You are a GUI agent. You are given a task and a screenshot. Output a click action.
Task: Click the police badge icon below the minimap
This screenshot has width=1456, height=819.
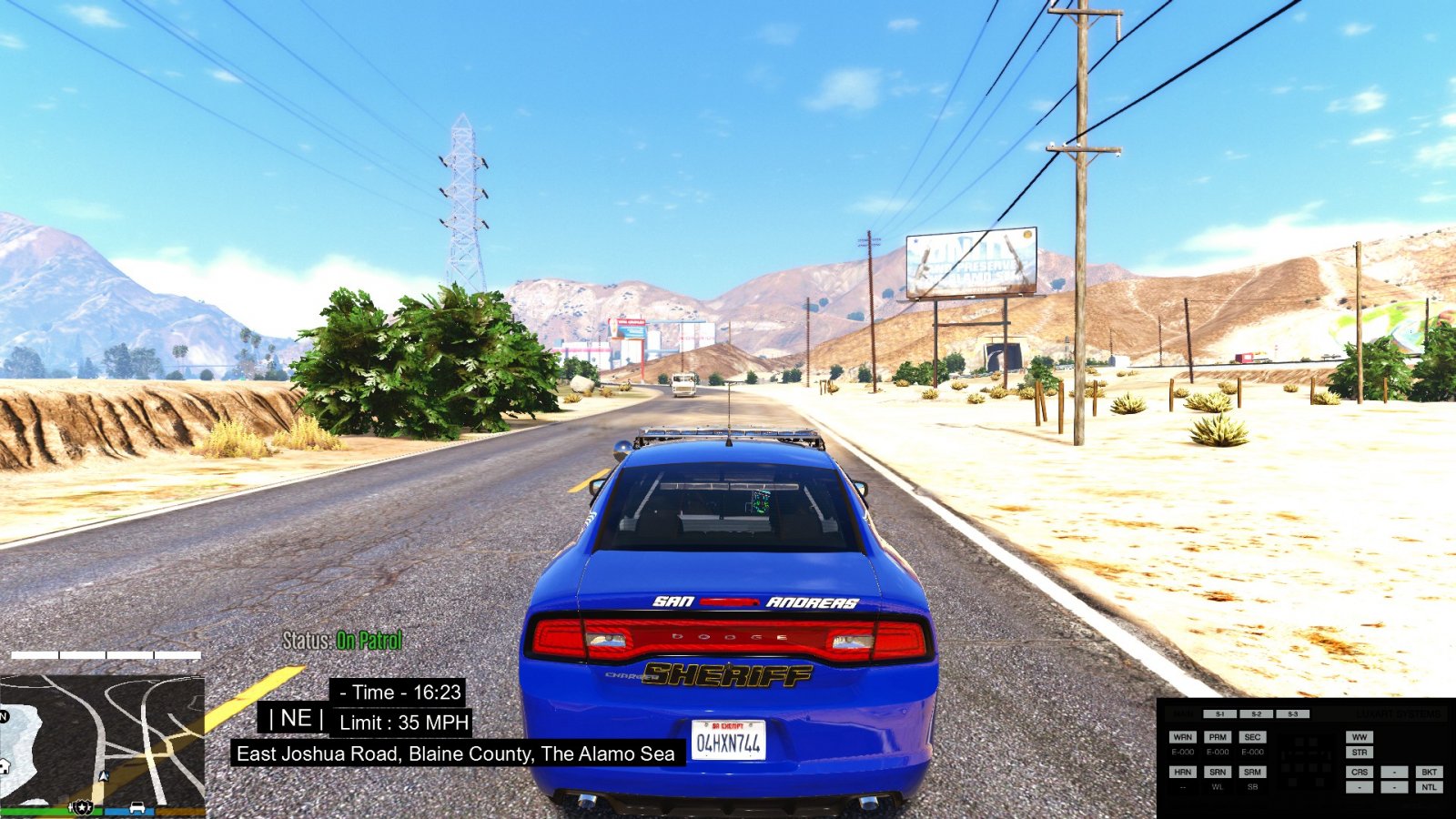(x=83, y=807)
